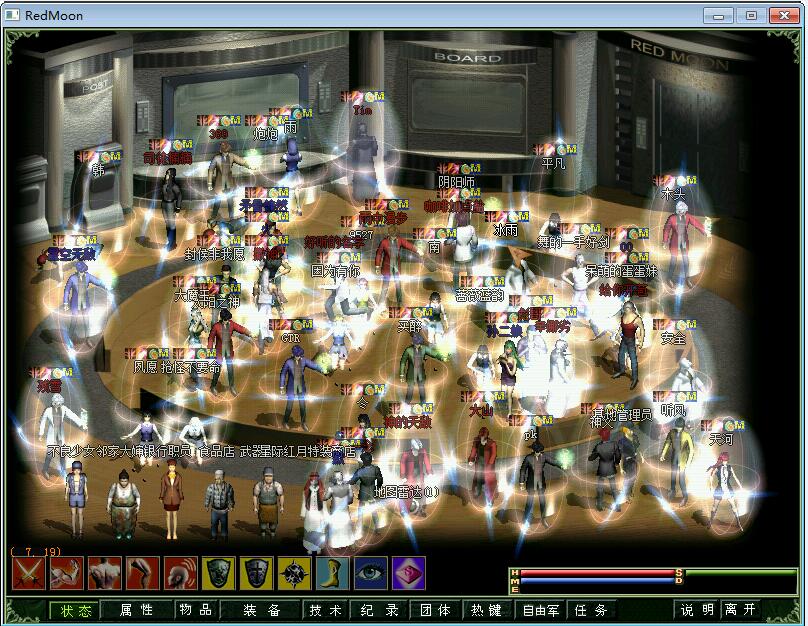
Task: Select the purple gem skill icon
Action: point(408,574)
